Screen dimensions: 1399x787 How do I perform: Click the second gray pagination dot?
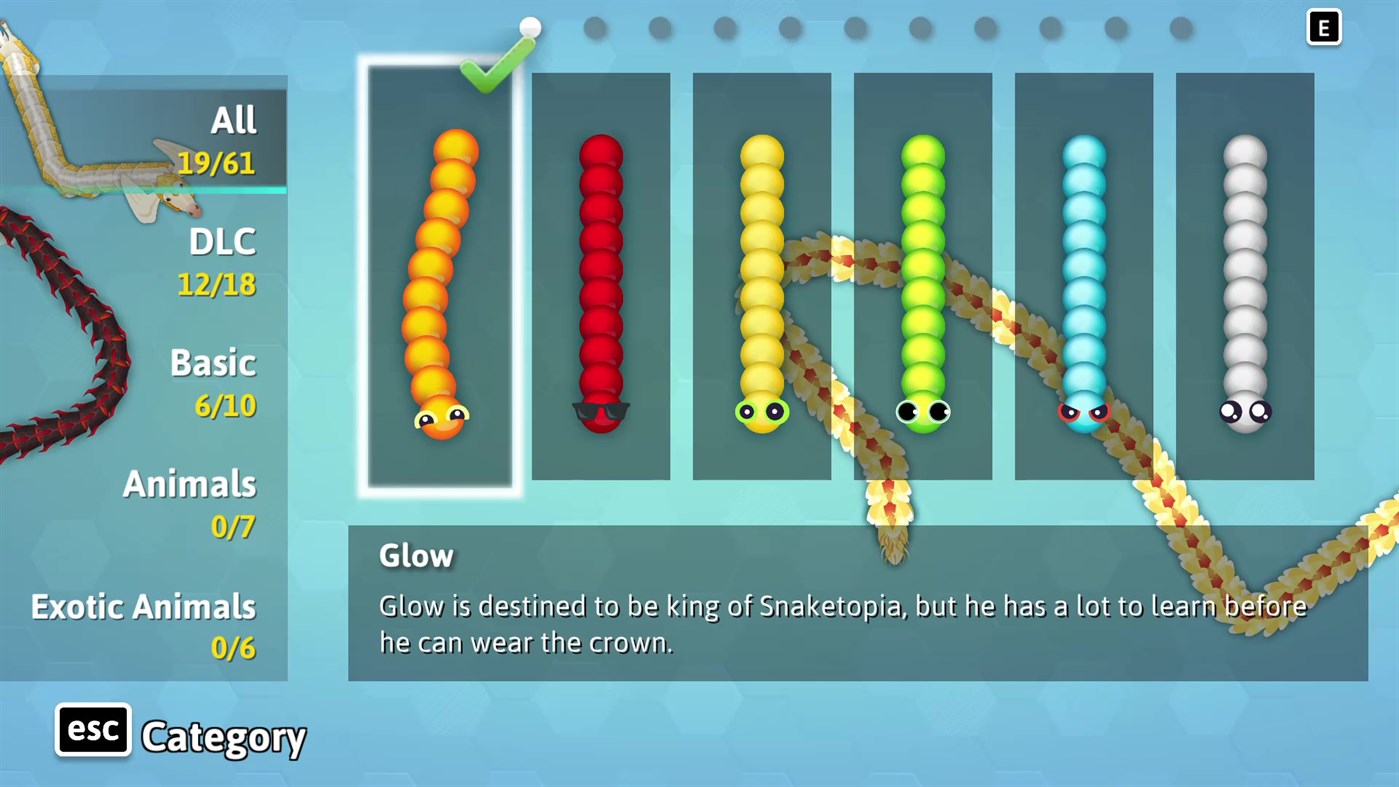tap(595, 29)
